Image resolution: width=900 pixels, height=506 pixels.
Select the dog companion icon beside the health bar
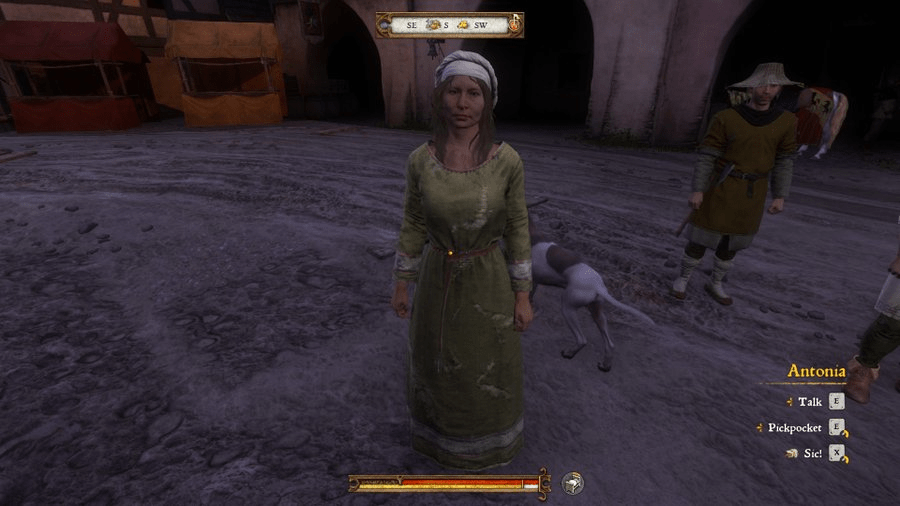coord(572,483)
